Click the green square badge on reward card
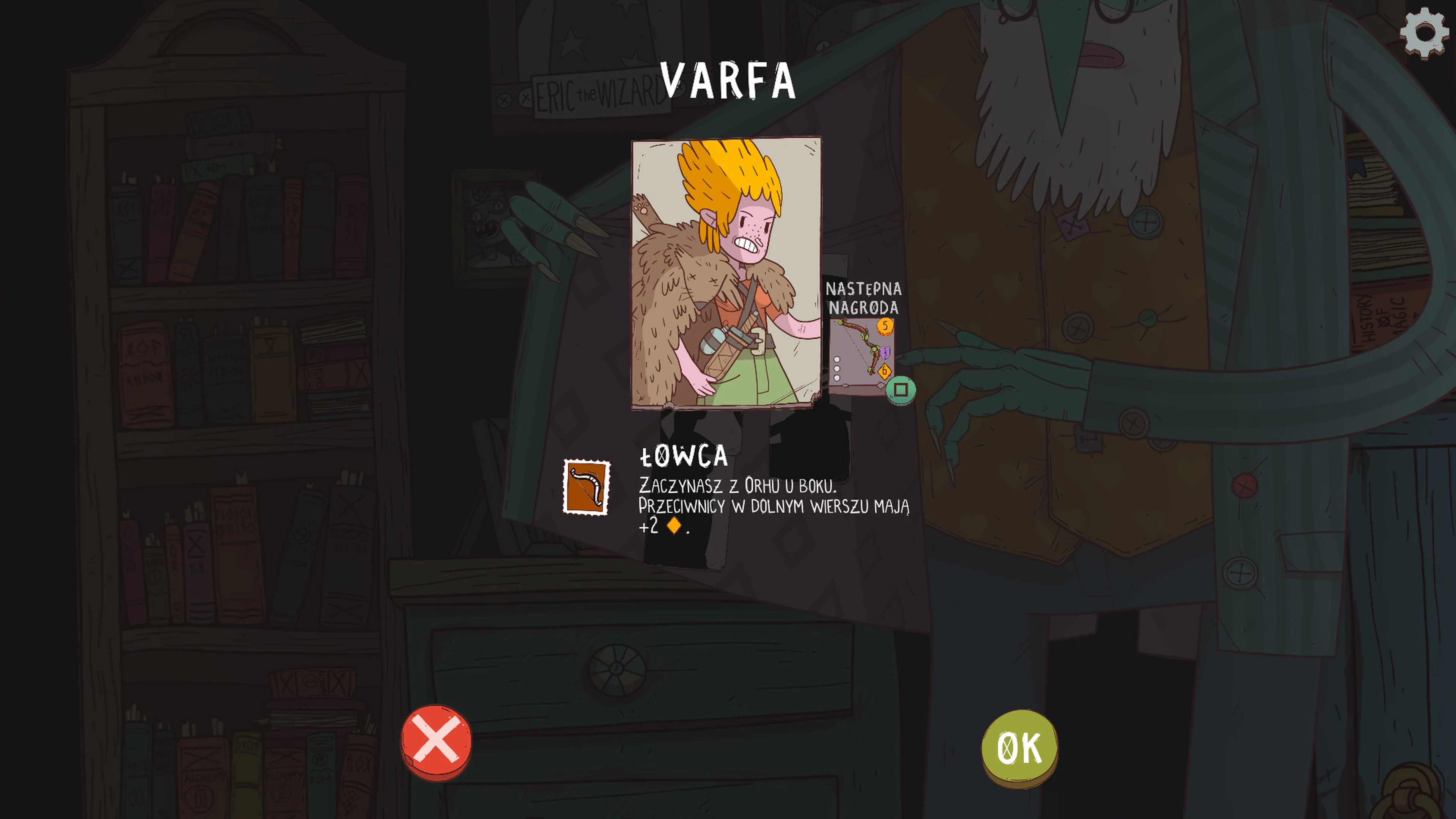 pos(901,390)
